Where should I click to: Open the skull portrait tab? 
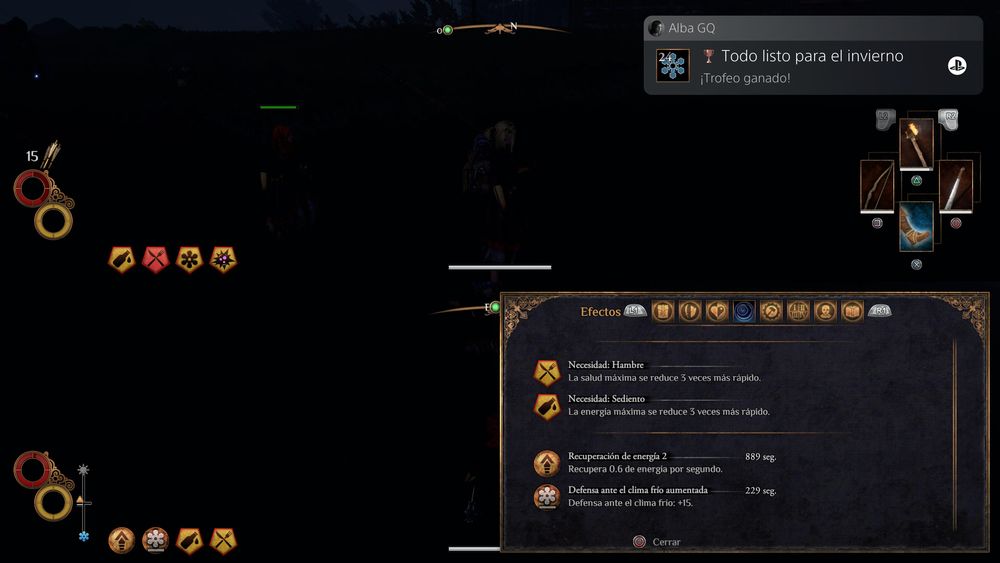(825, 311)
